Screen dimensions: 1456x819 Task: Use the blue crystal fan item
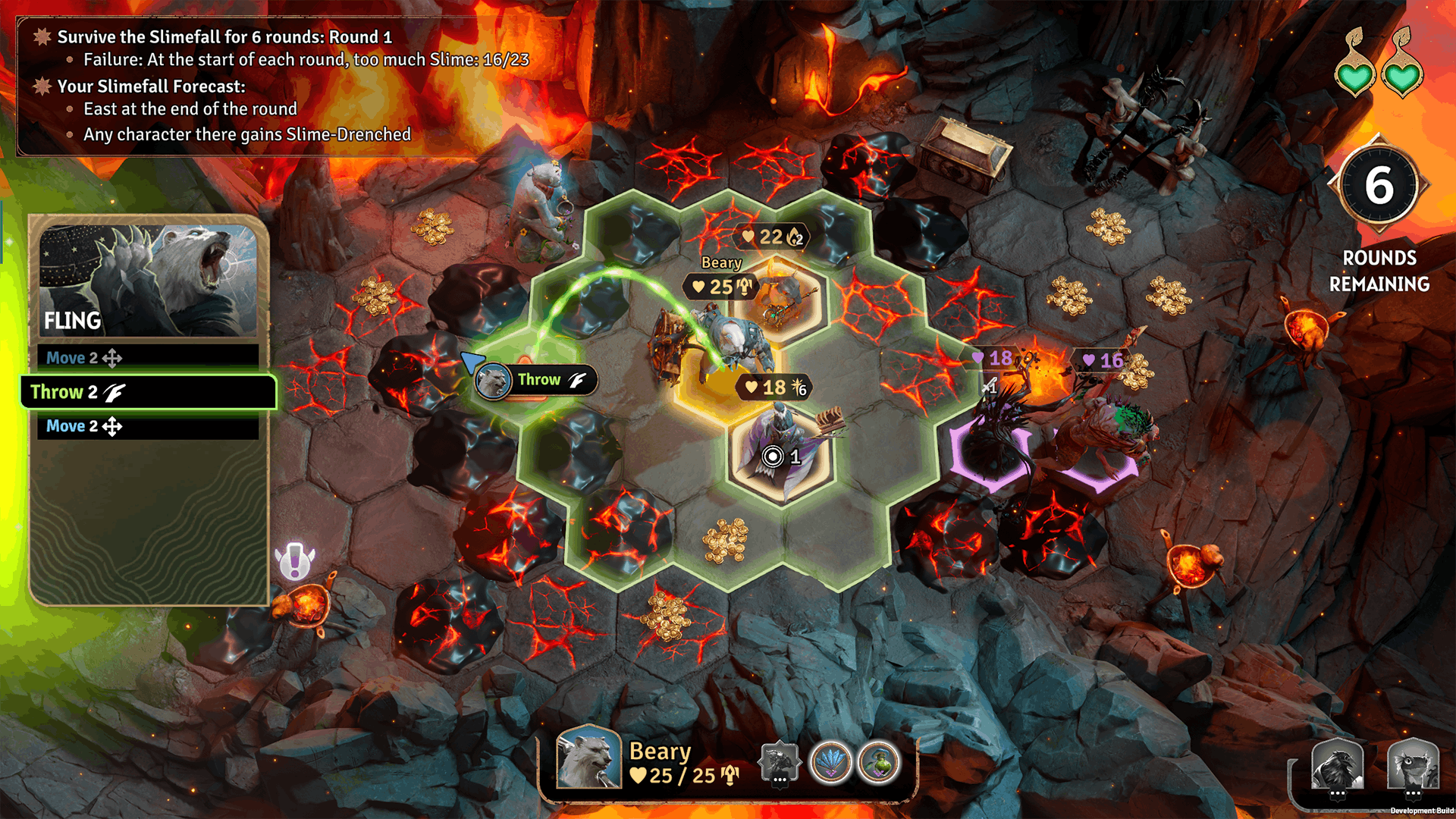pyautogui.click(x=831, y=761)
